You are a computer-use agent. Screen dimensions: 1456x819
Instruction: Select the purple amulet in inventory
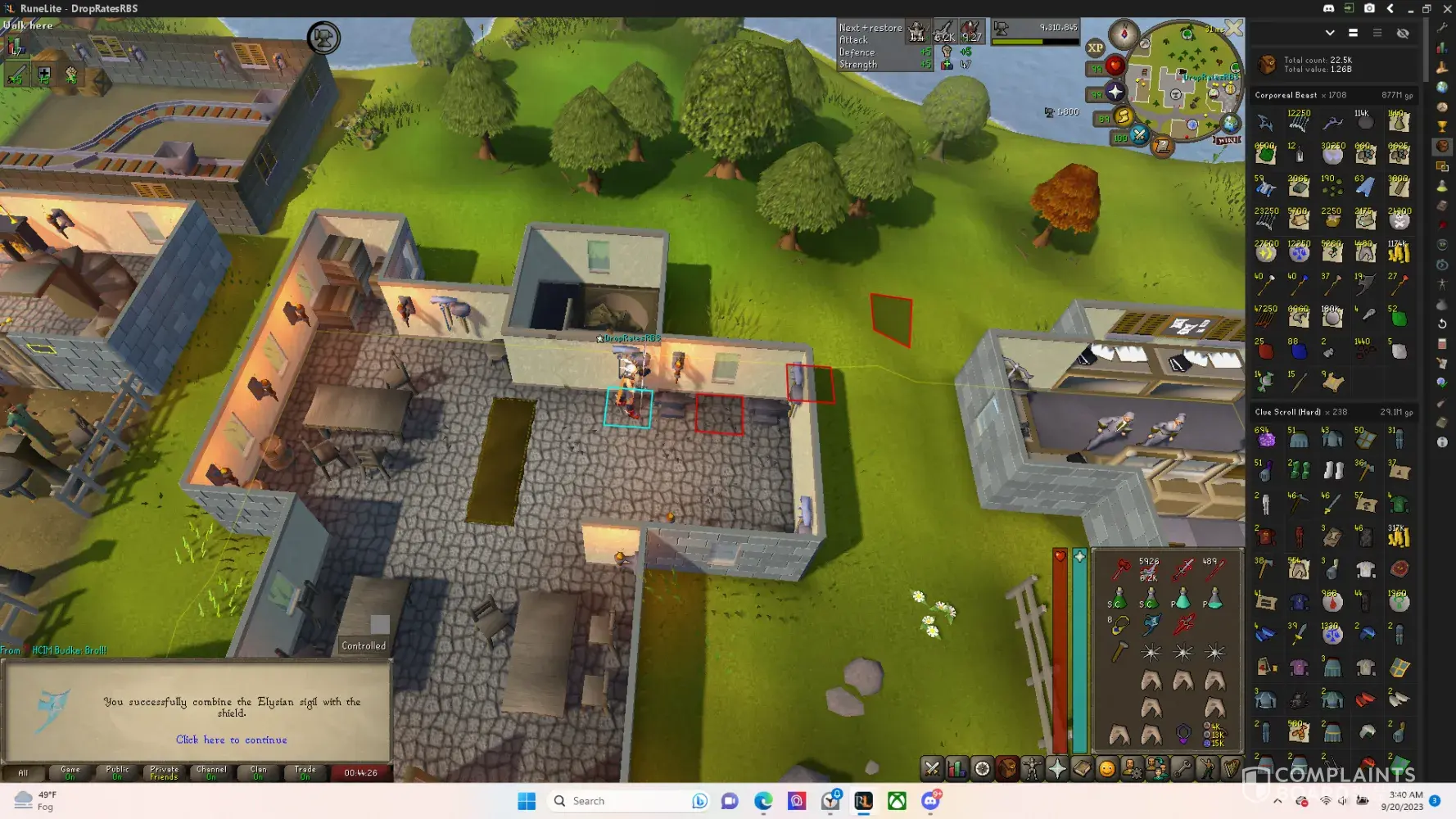(1183, 734)
